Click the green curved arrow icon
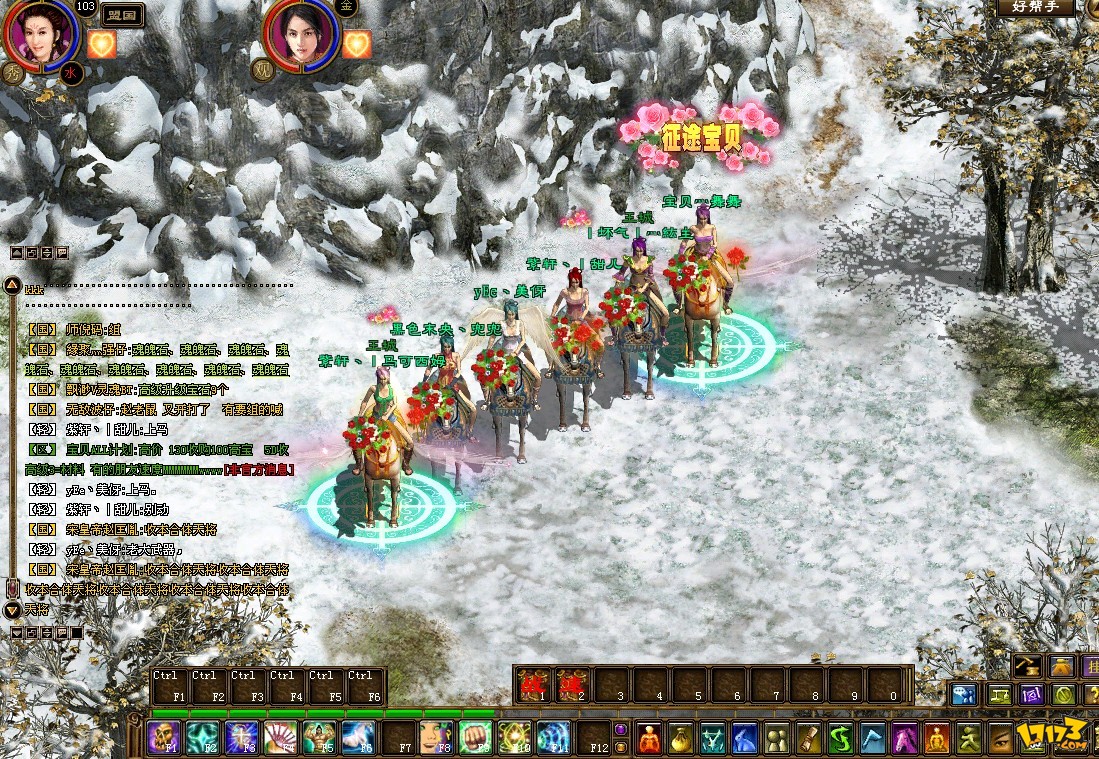This screenshot has width=1099, height=759. [842, 738]
